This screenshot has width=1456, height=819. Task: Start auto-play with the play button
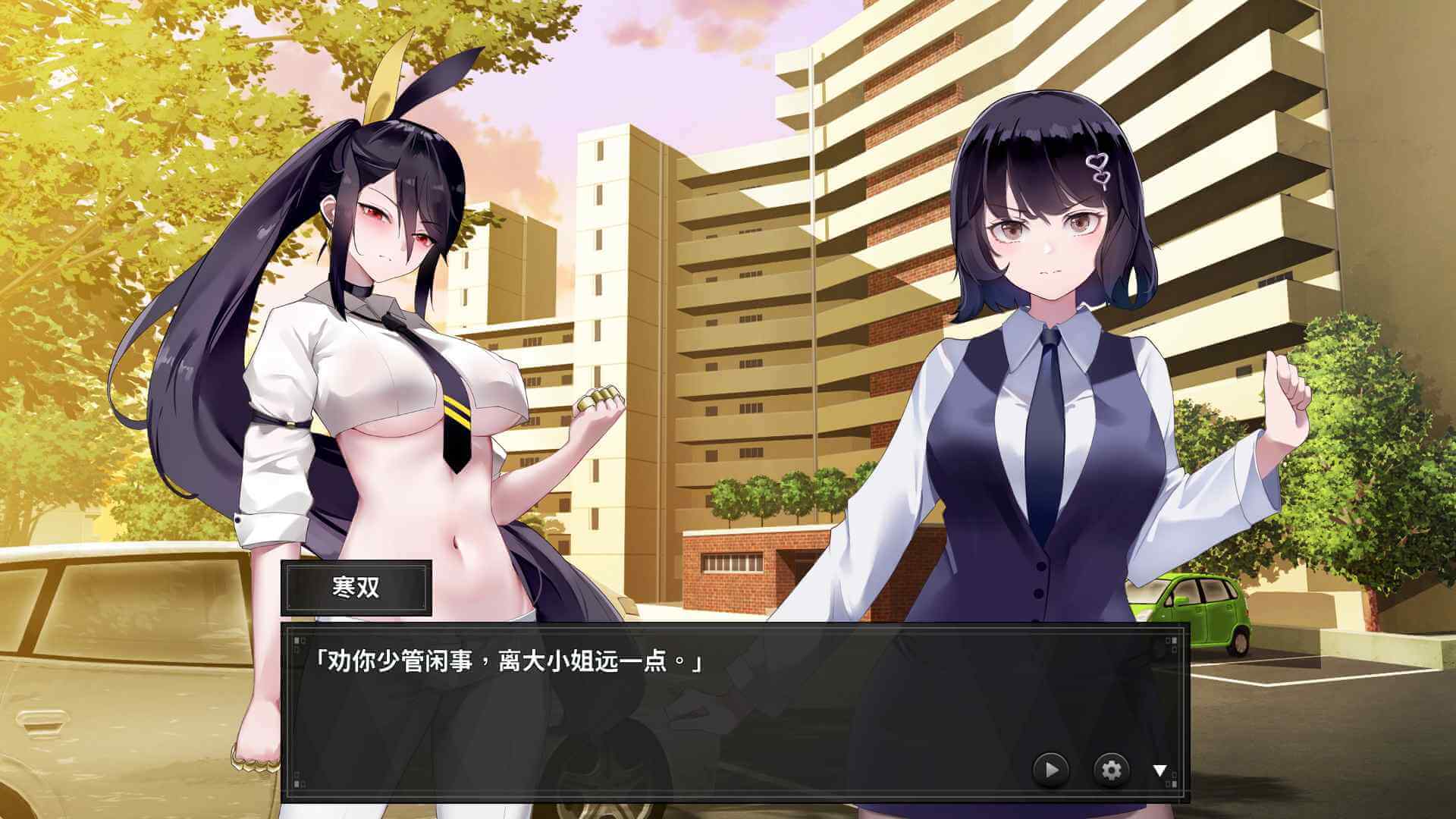click(x=1051, y=770)
